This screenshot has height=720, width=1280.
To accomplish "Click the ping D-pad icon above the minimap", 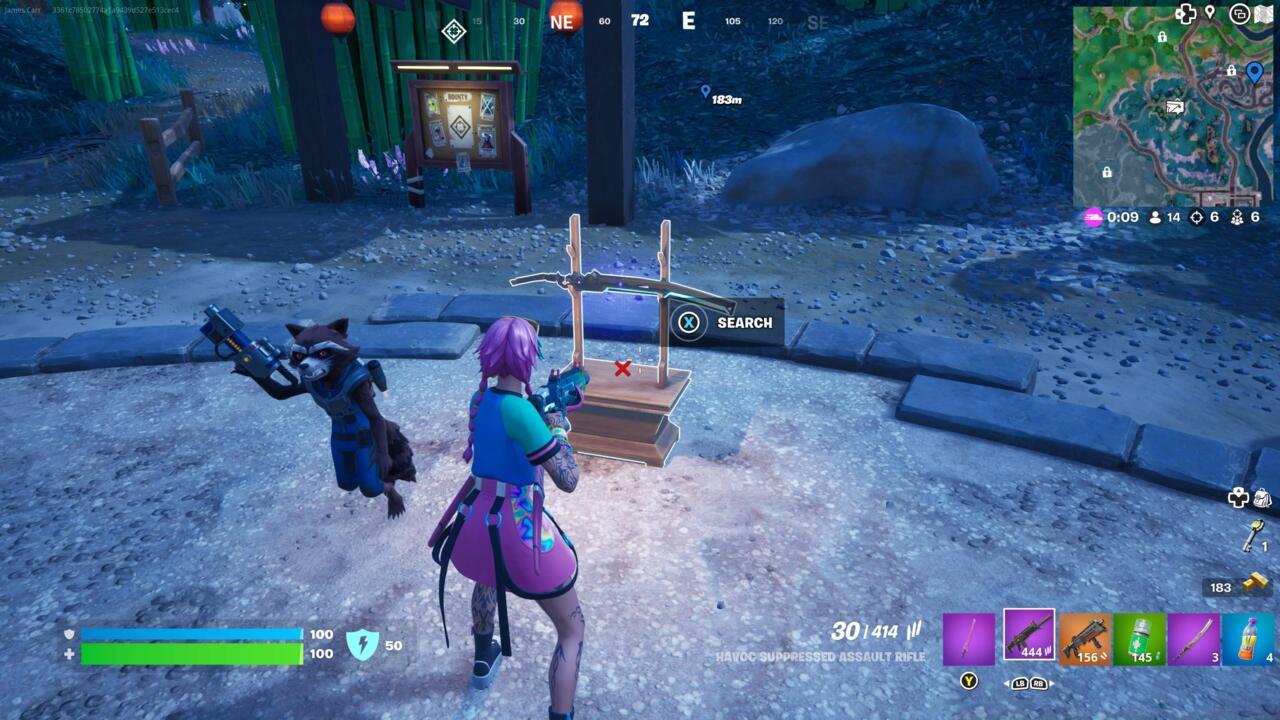I will click(x=1185, y=13).
